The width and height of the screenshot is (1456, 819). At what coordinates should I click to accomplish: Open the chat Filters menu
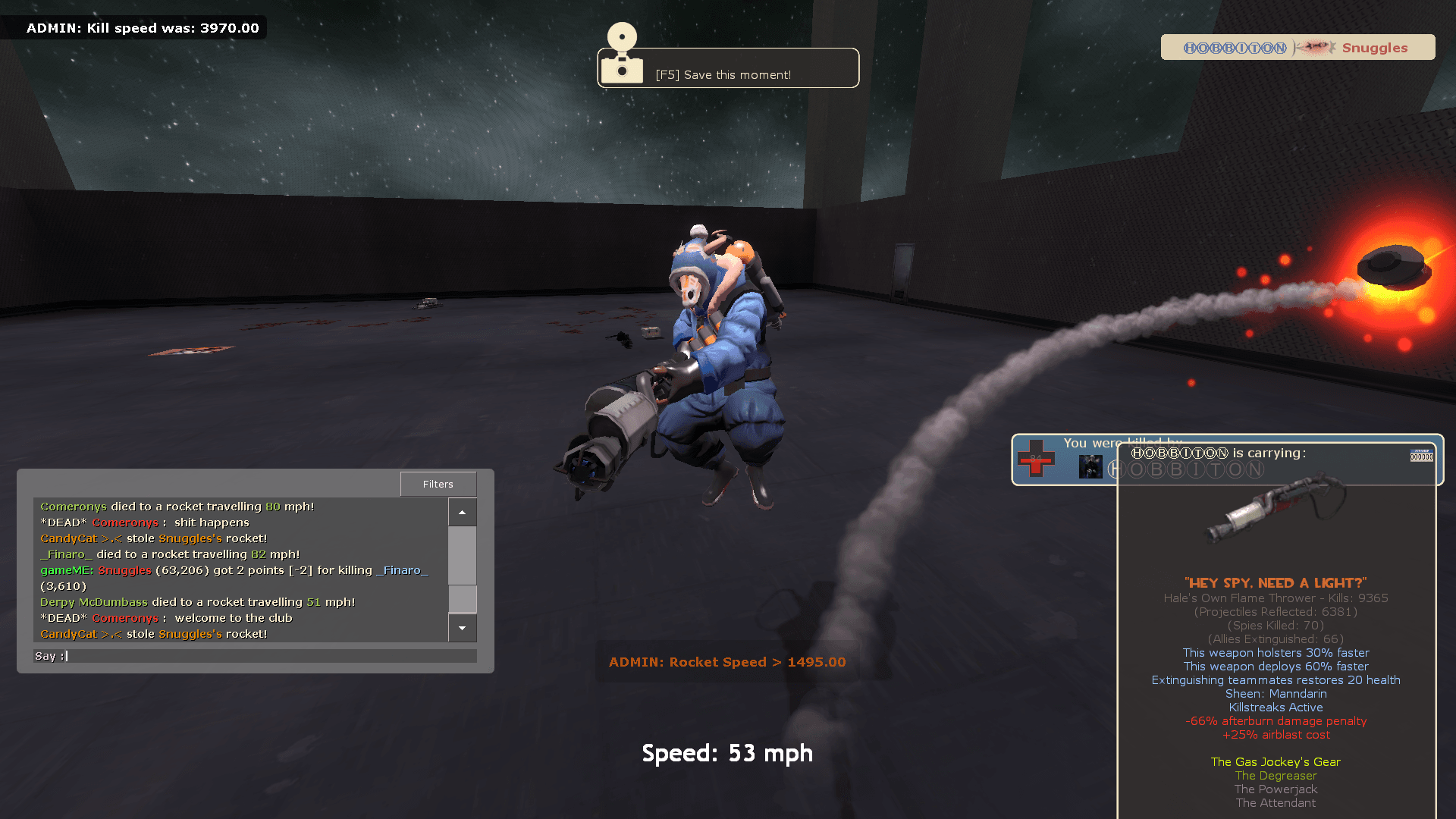click(x=438, y=484)
